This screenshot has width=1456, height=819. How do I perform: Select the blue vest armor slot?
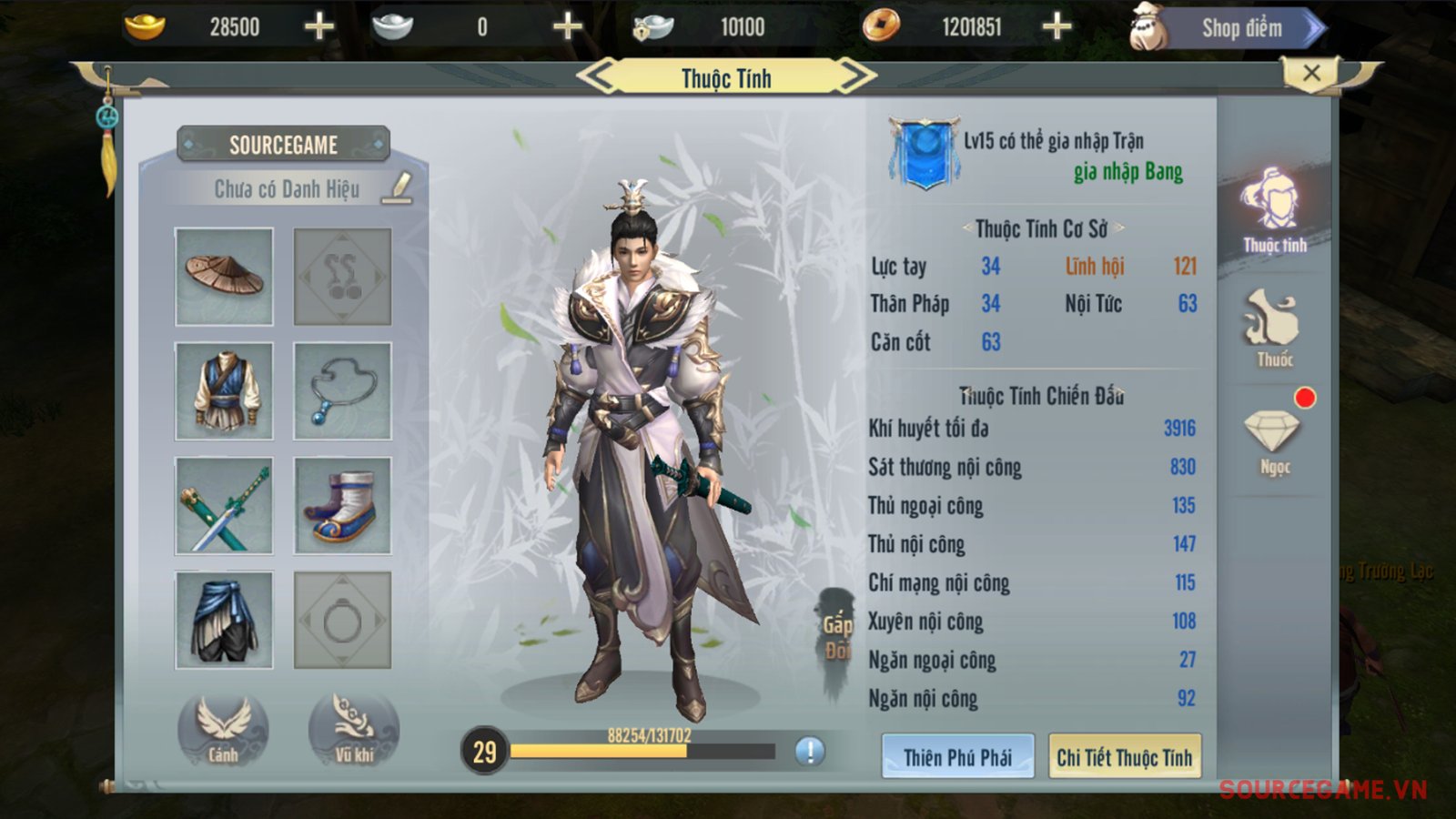click(x=224, y=391)
